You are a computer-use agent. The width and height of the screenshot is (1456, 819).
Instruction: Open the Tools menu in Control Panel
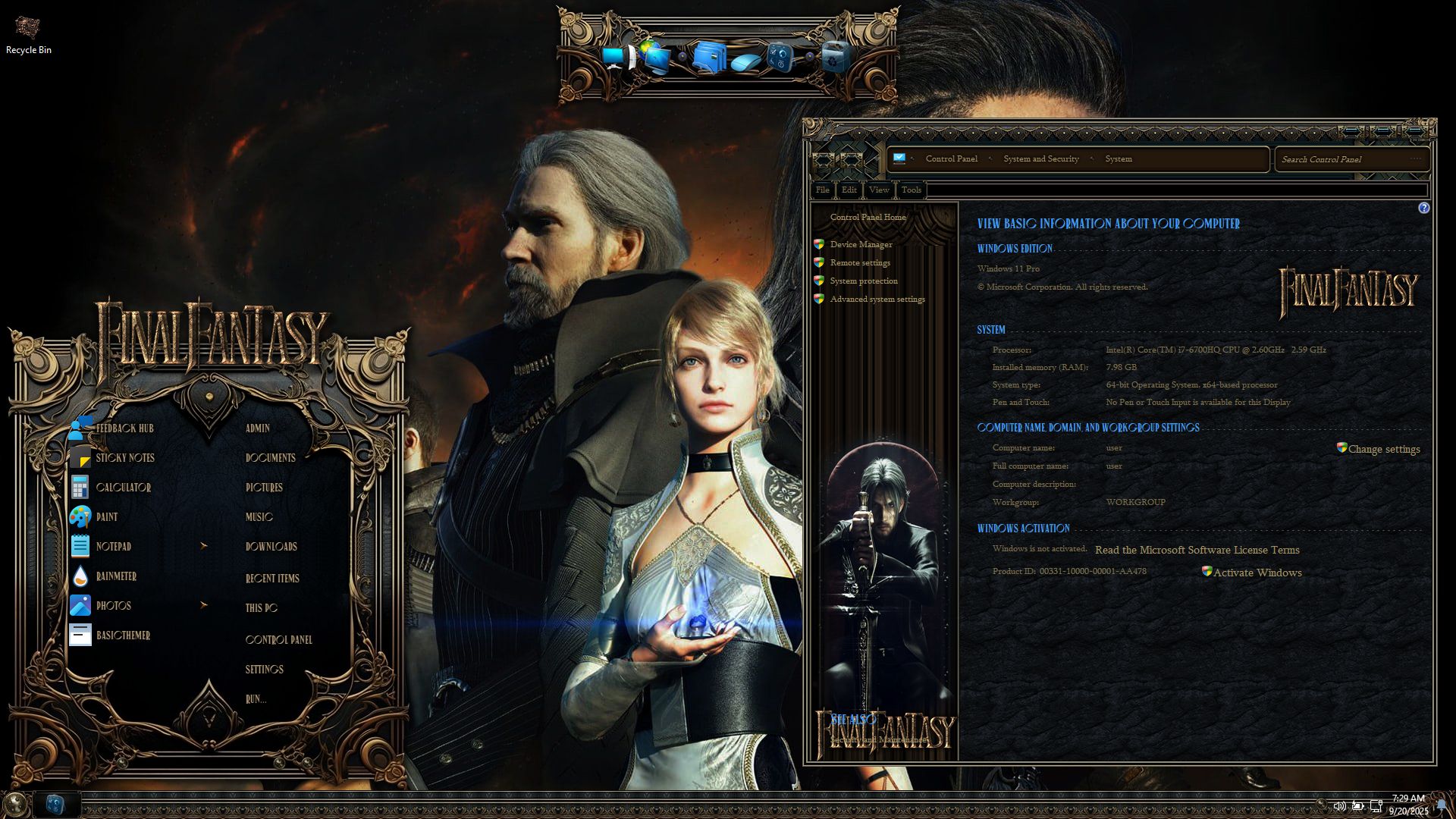911,190
